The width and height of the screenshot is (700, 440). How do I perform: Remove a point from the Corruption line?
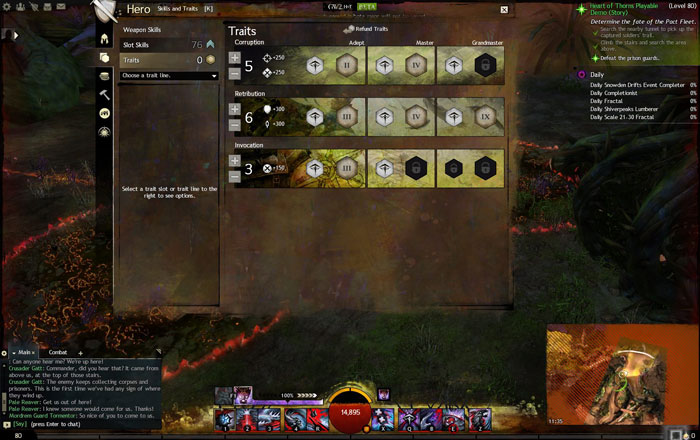pos(234,73)
